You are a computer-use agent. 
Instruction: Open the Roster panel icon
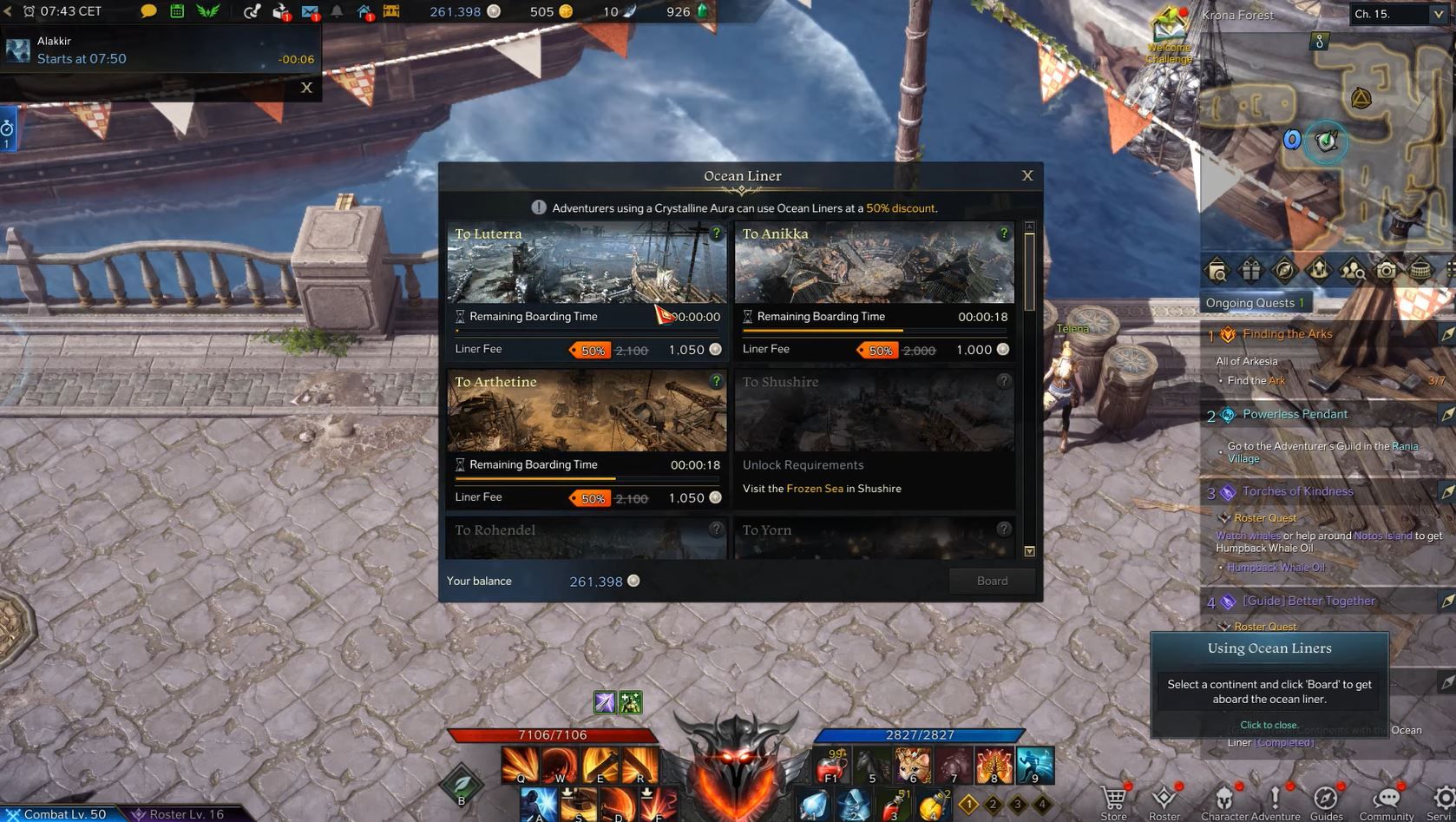(1163, 797)
